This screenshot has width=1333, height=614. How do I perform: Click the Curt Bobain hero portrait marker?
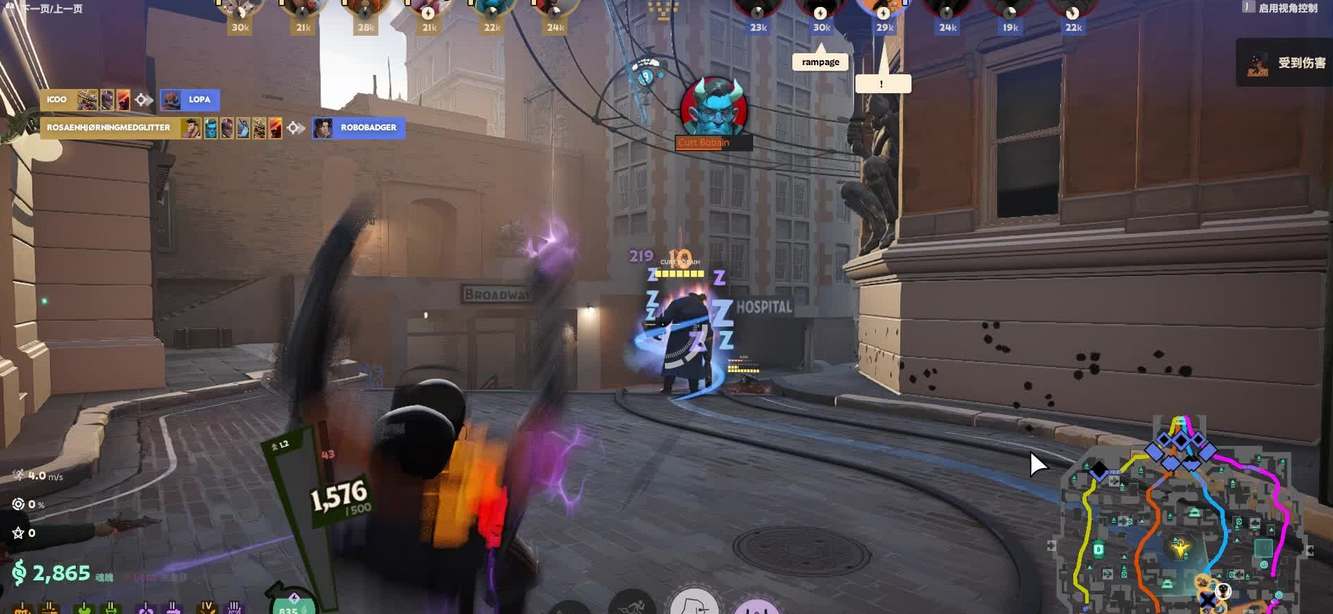pos(714,106)
